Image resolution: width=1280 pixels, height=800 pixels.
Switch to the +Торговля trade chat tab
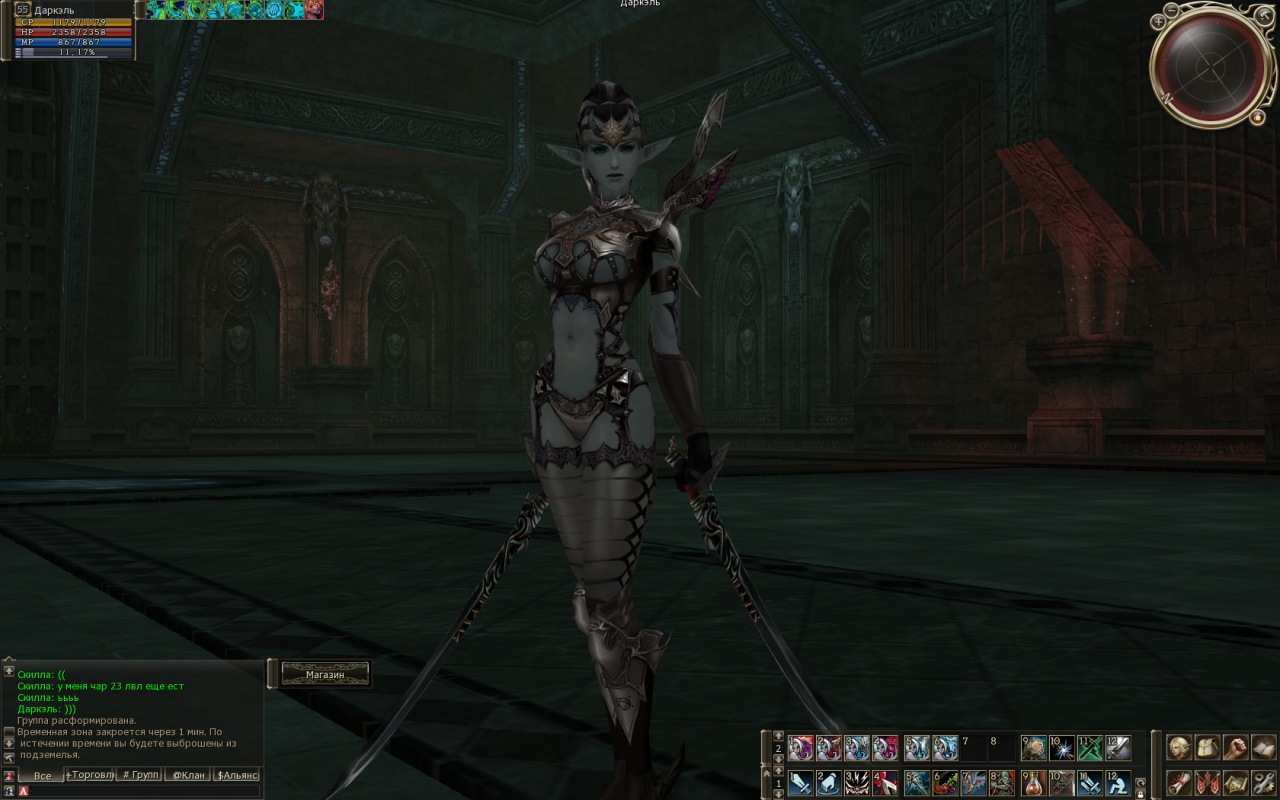point(90,775)
